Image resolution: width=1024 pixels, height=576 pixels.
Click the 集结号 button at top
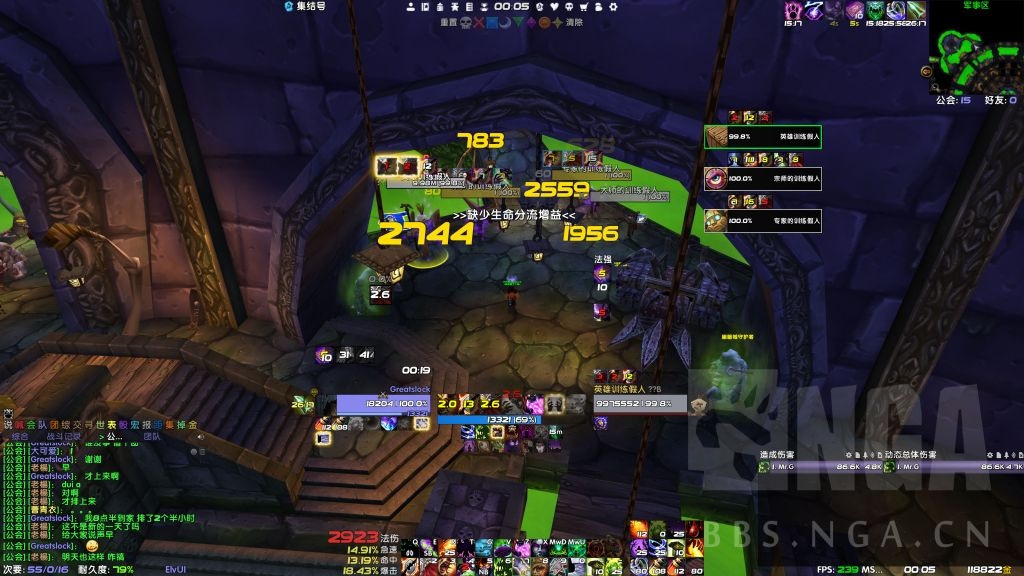[x=304, y=6]
